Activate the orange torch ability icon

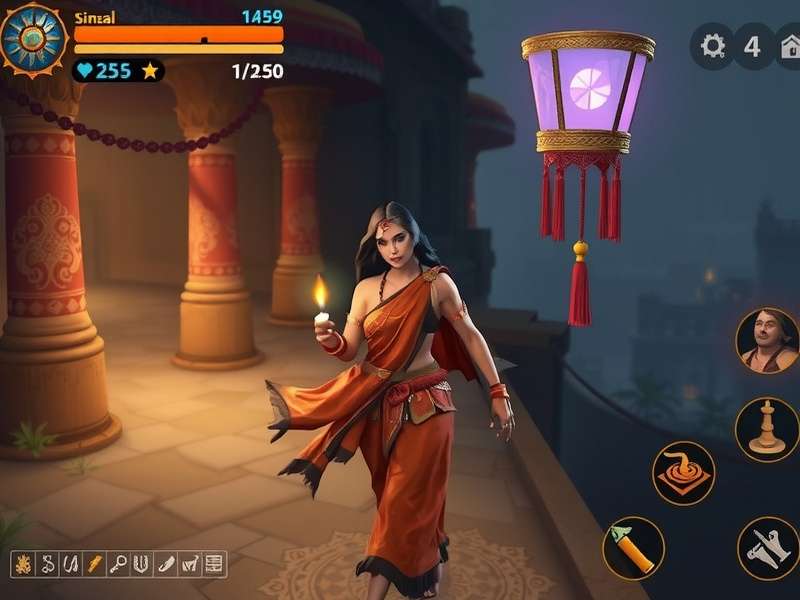click(x=633, y=548)
